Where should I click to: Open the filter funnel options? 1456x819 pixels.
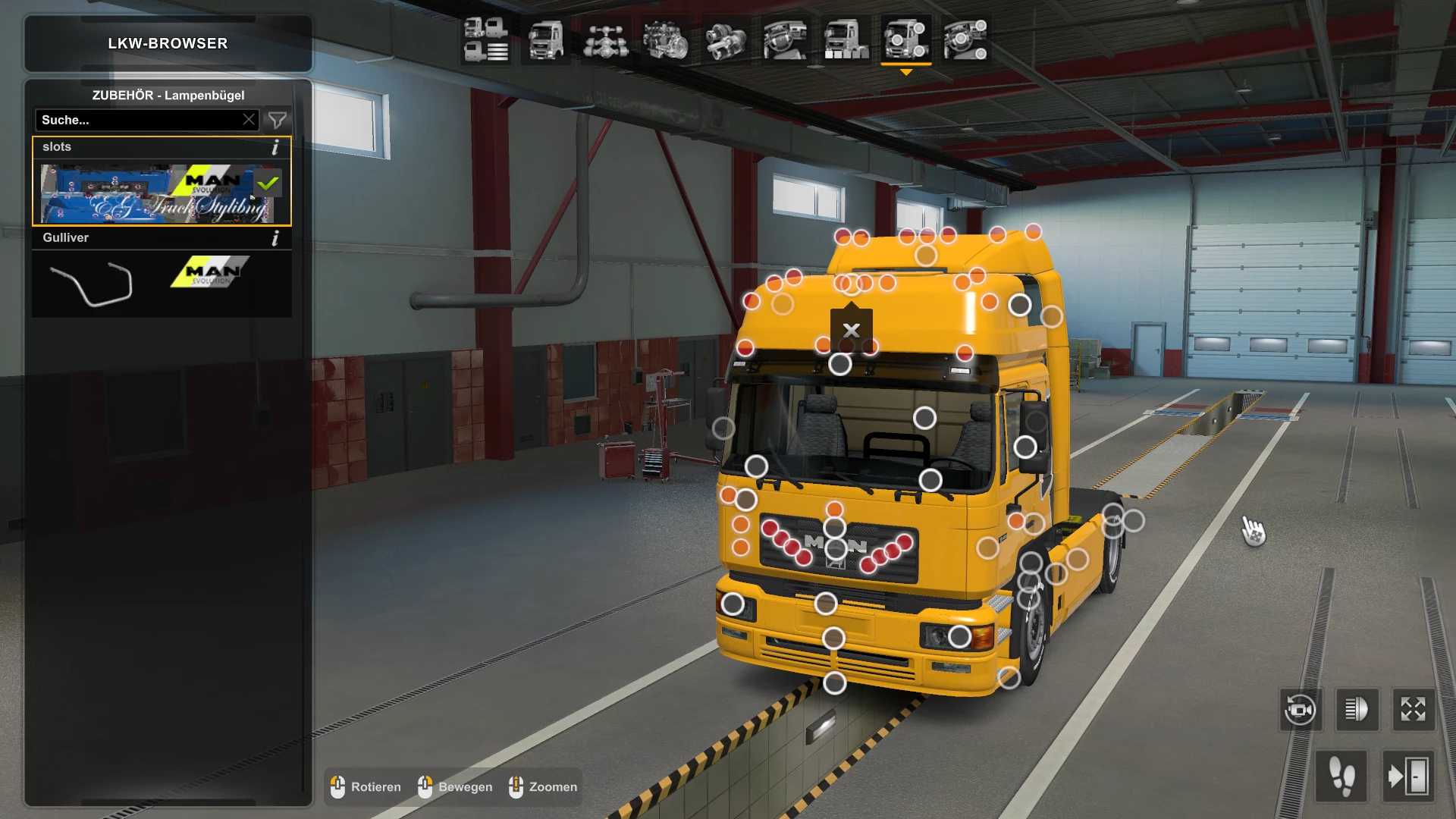(x=278, y=120)
